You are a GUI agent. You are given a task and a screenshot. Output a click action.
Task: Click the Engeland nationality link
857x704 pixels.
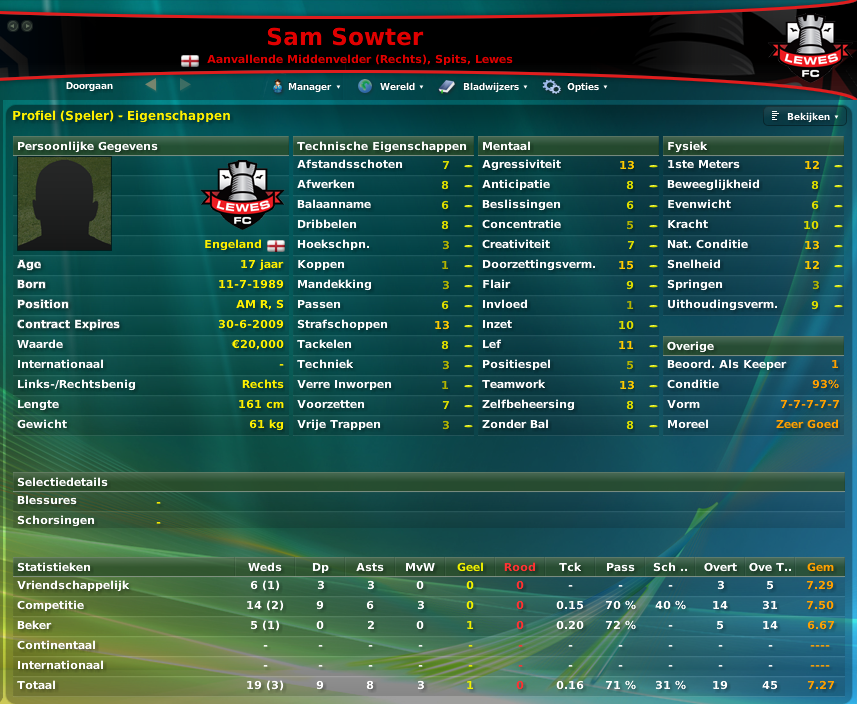(x=233, y=244)
